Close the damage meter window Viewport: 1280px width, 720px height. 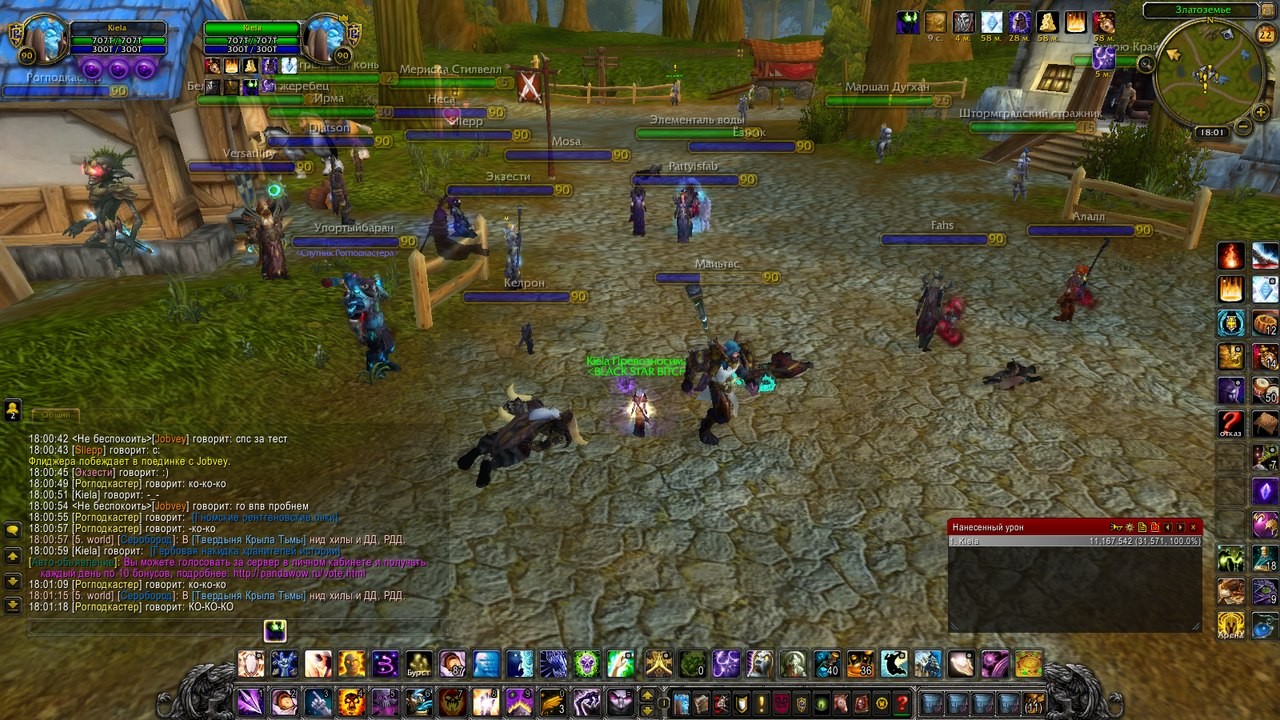click(x=1193, y=527)
